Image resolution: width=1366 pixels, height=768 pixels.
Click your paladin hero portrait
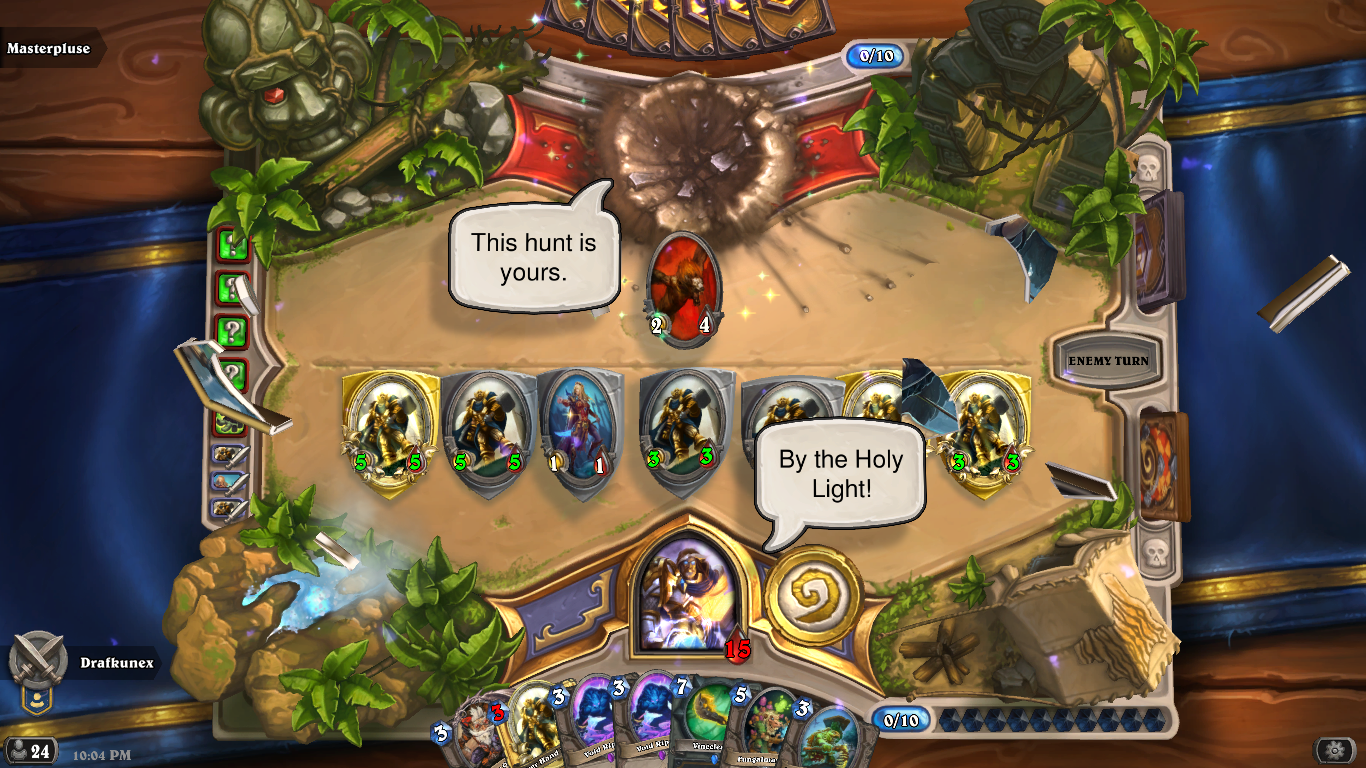(688, 595)
